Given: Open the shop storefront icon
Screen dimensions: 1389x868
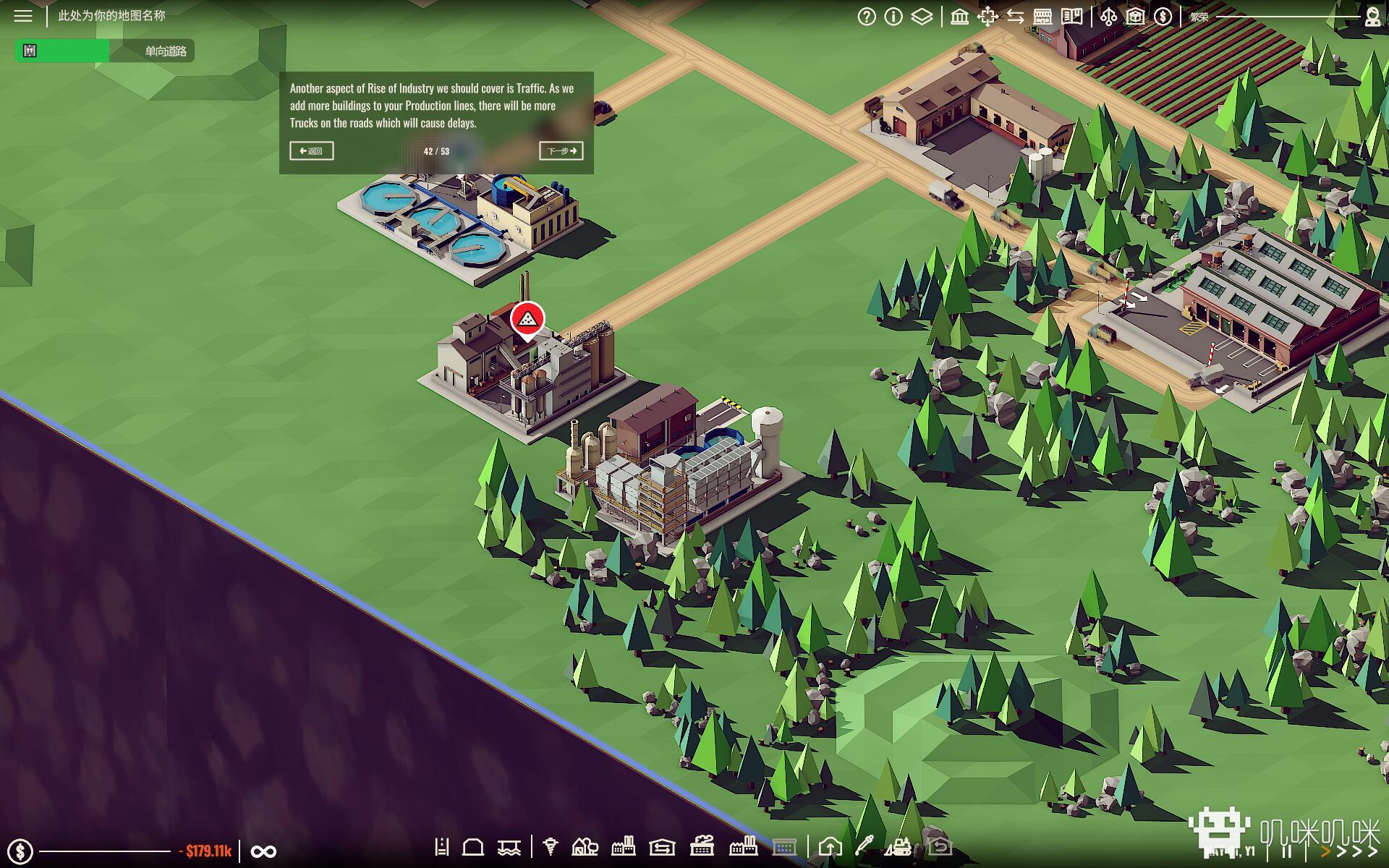Looking at the screenshot, I should (1042, 17).
